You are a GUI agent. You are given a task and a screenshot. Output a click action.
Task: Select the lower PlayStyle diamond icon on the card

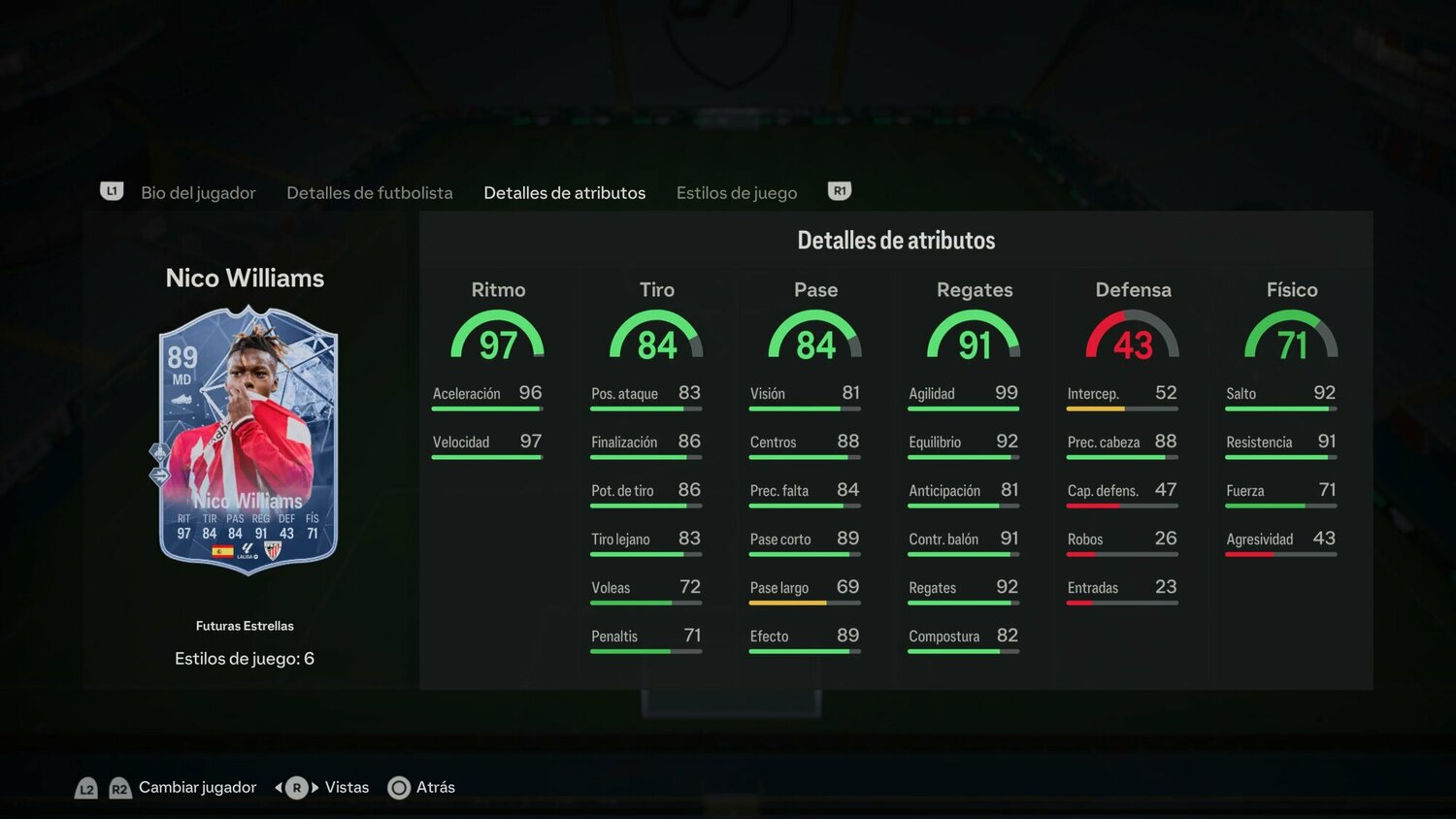pos(158,475)
